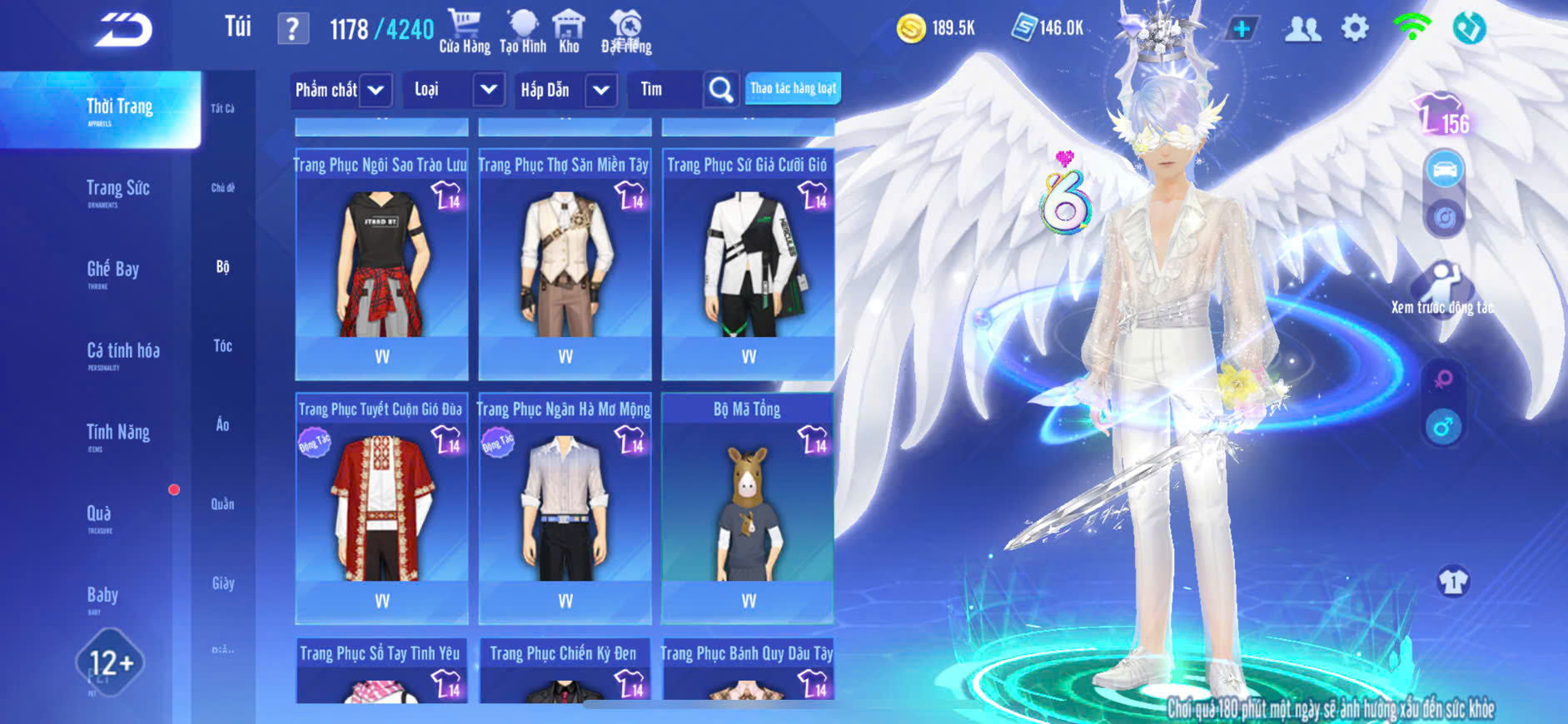Go back using the top-left arrow
This screenshot has height=724, width=1568.
123,31
